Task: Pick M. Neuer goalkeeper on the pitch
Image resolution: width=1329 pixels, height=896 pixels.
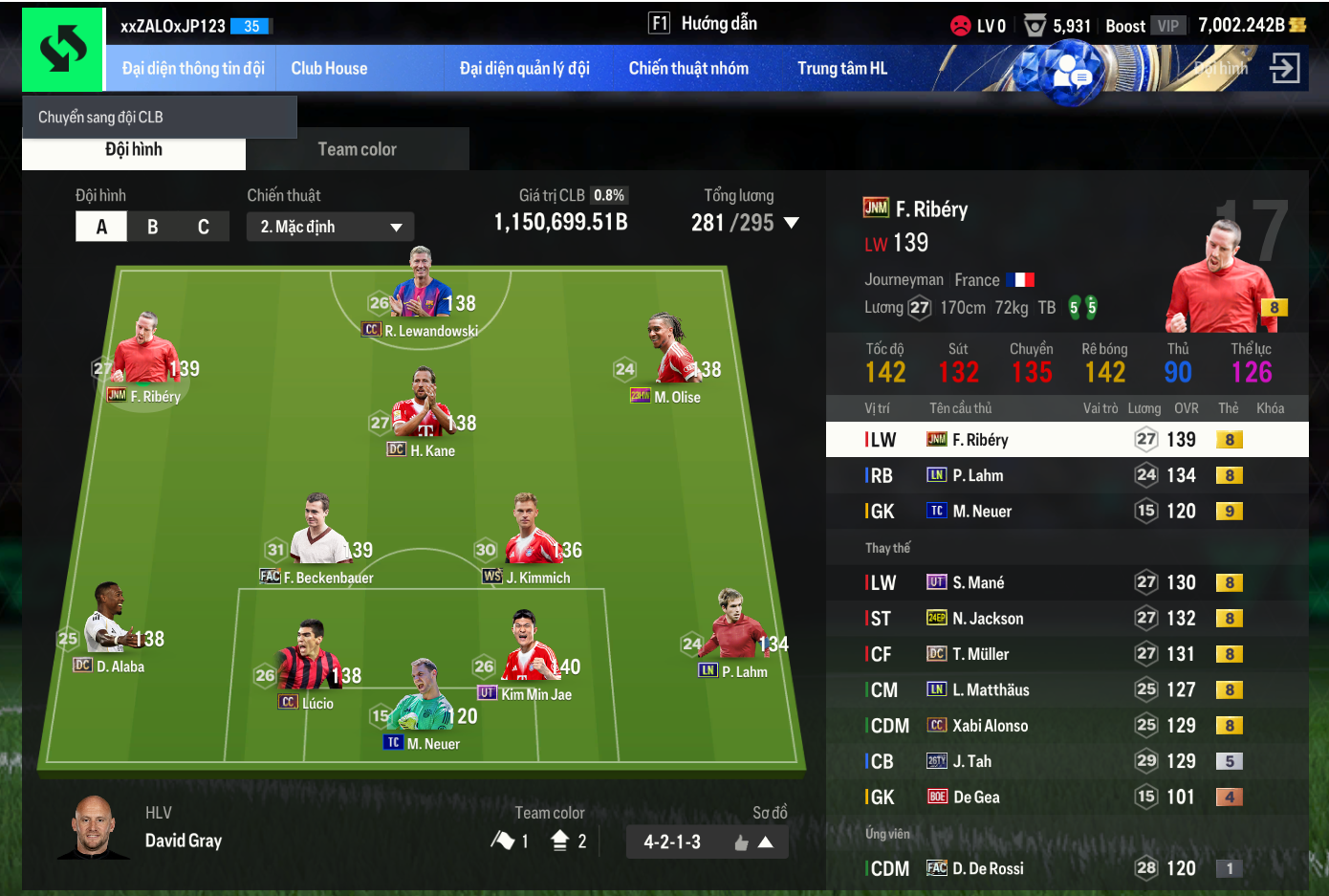Action: click(424, 703)
